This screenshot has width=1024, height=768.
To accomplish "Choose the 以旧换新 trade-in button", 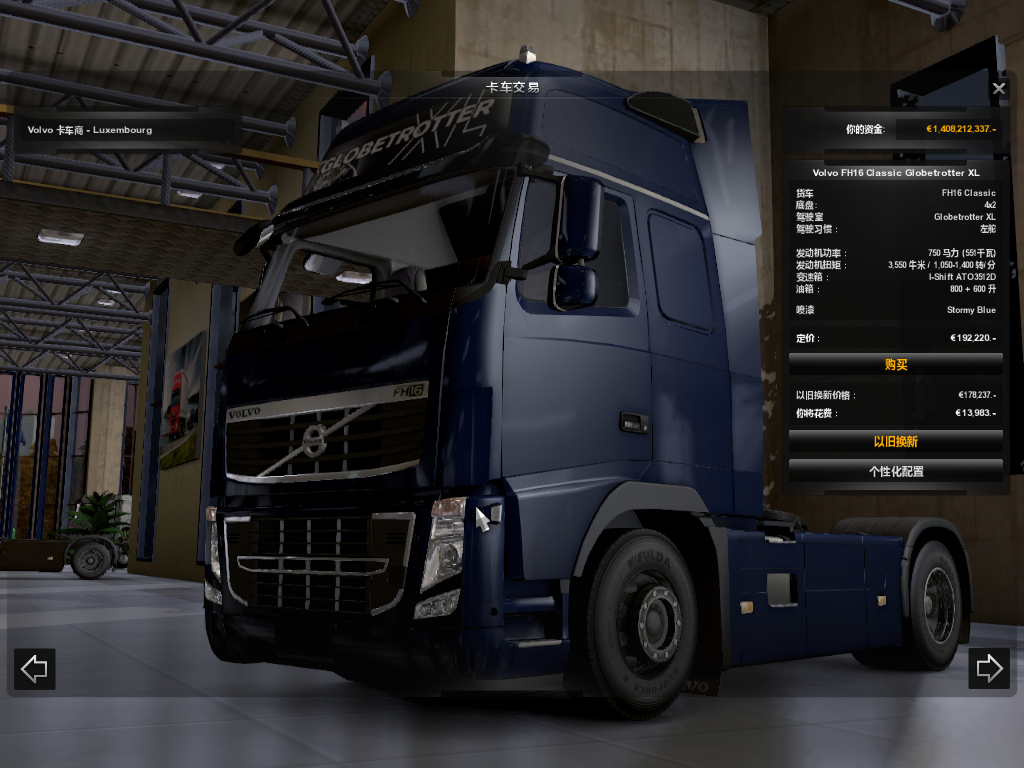I will point(895,441).
